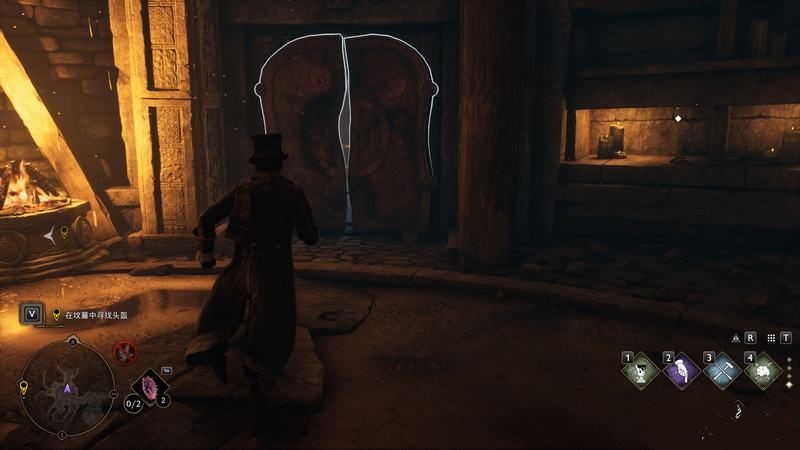The height and width of the screenshot is (450, 800).
Task: Cast the spell in slot 1 with hourglass icon
Action: [641, 372]
